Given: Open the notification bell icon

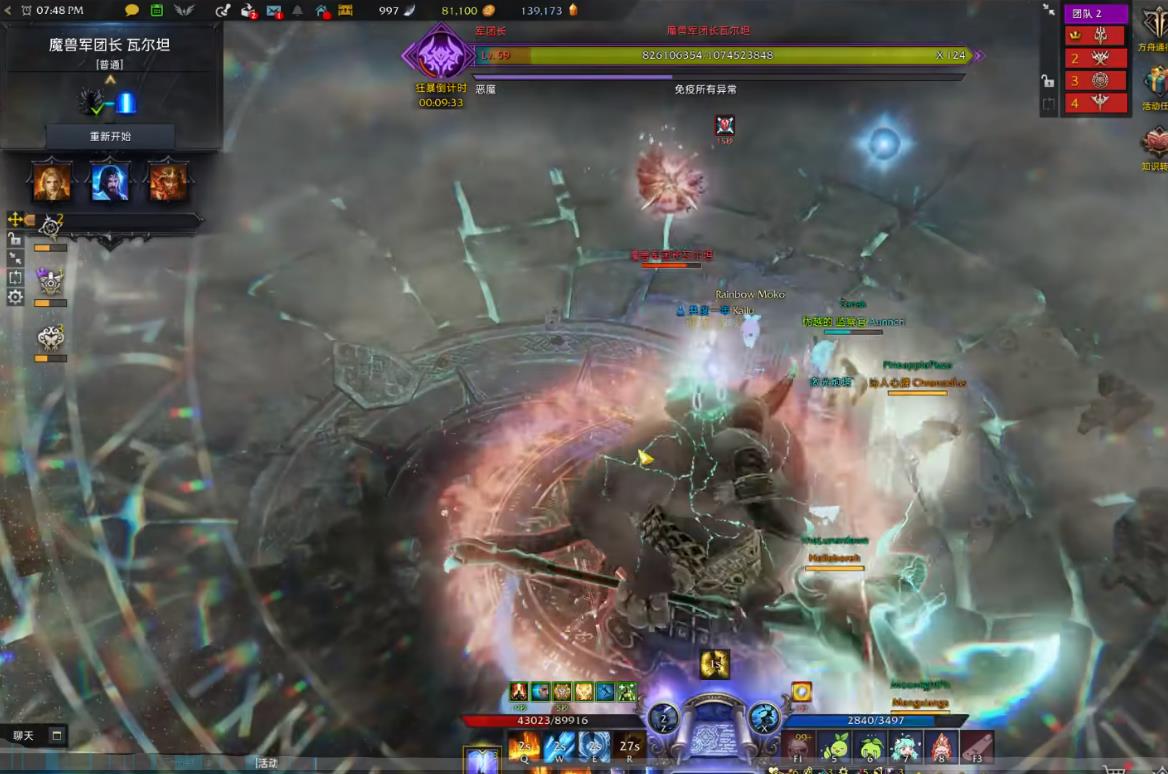Looking at the screenshot, I should click(x=297, y=11).
